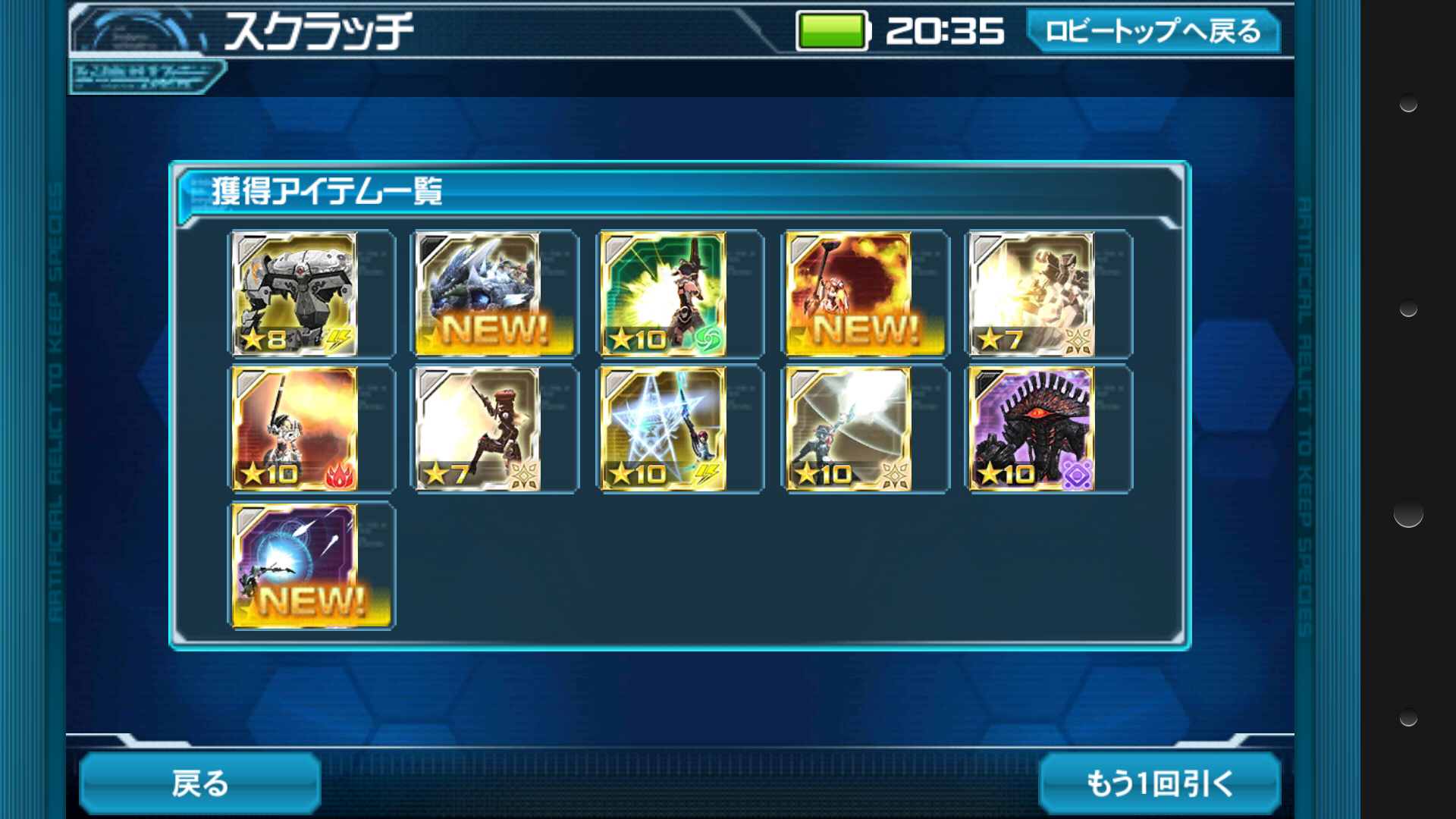This screenshot has width=1456, height=819.
Task: Choose the ★10 green wind card
Action: pos(664,294)
